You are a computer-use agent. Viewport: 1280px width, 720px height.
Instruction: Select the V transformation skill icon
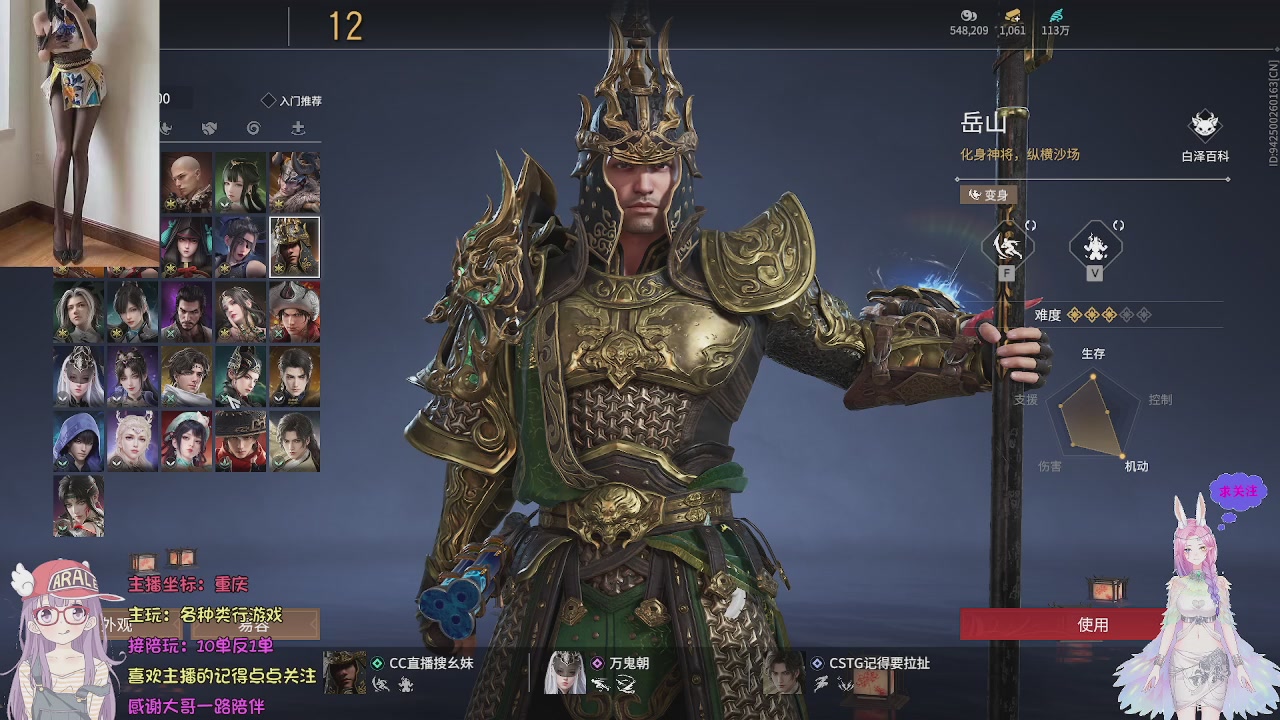click(x=1094, y=243)
